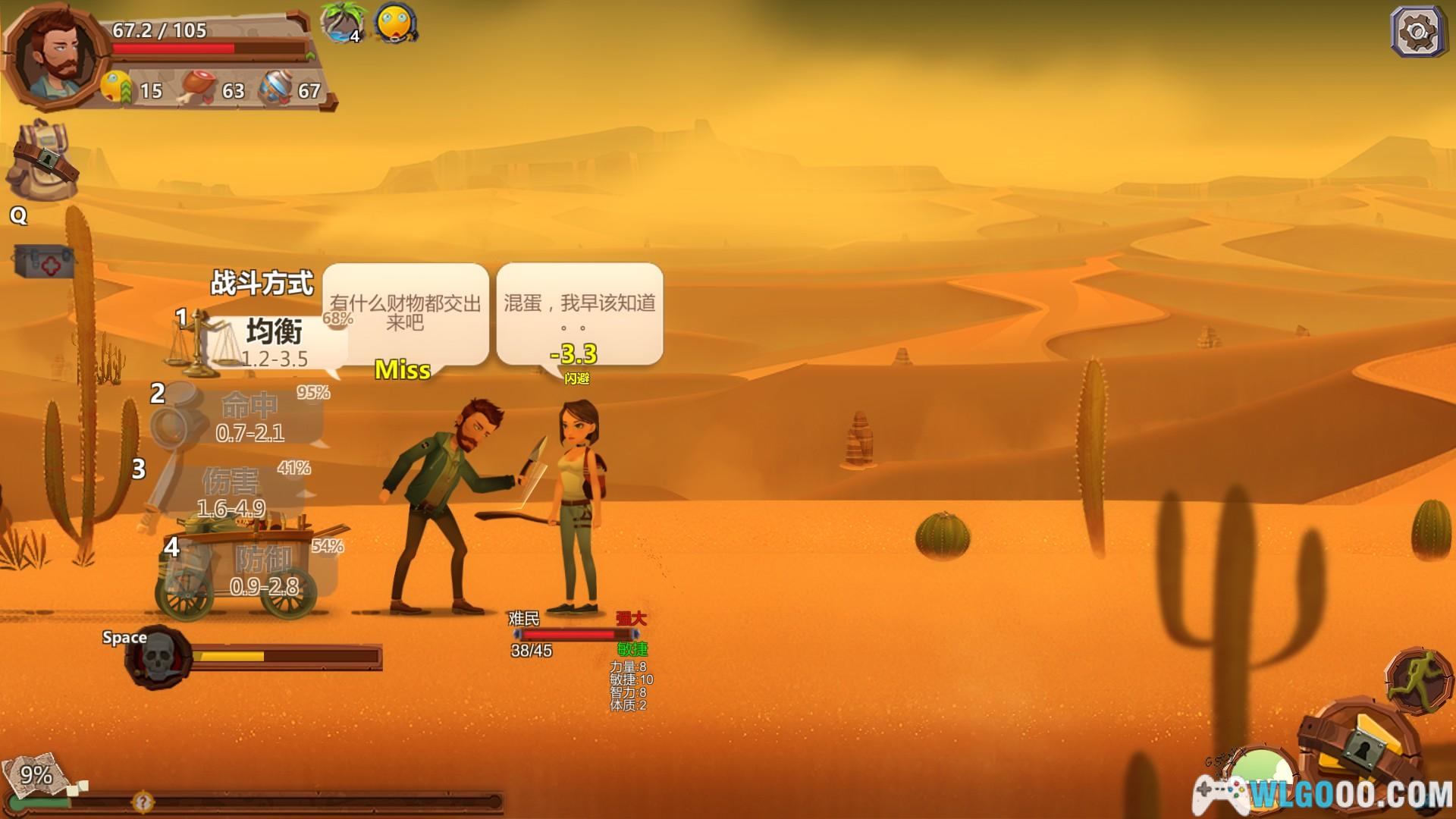This screenshot has height=819, width=1456.
Task: Click the locked leather bag button
Action: [x=1357, y=751]
